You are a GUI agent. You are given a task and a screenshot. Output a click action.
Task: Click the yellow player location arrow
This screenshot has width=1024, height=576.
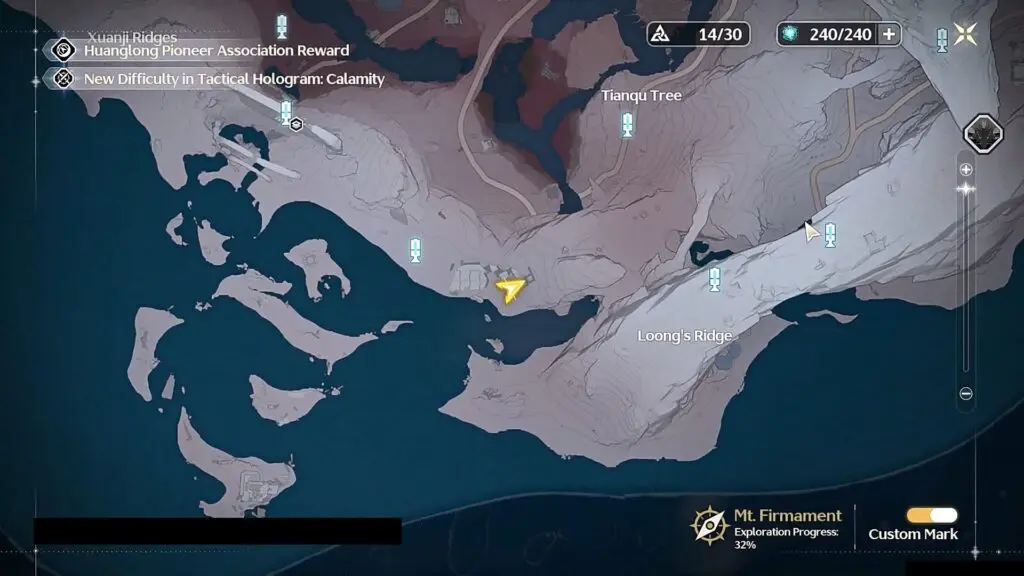[510, 290]
